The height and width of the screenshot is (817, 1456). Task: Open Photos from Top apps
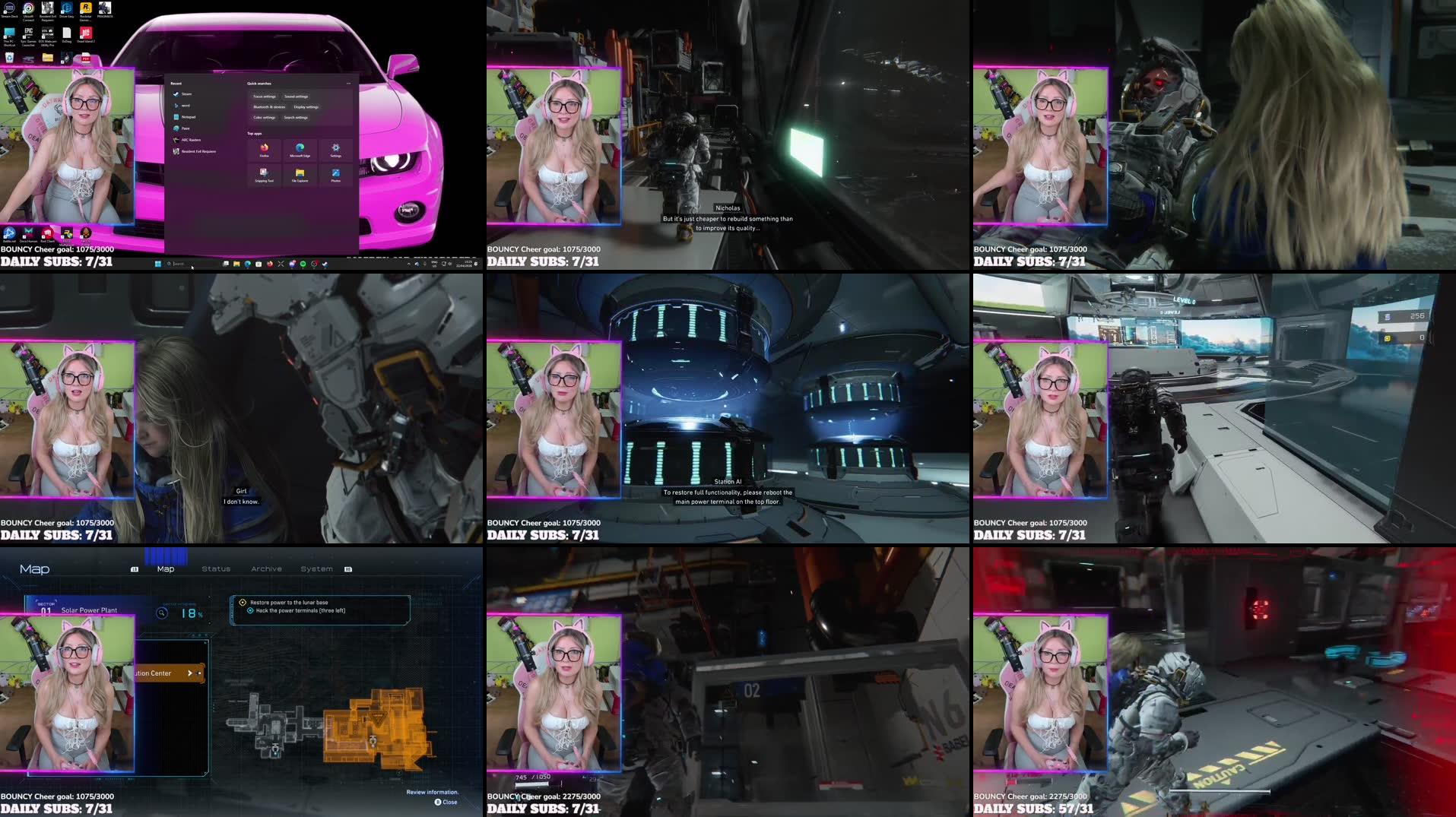[x=336, y=173]
